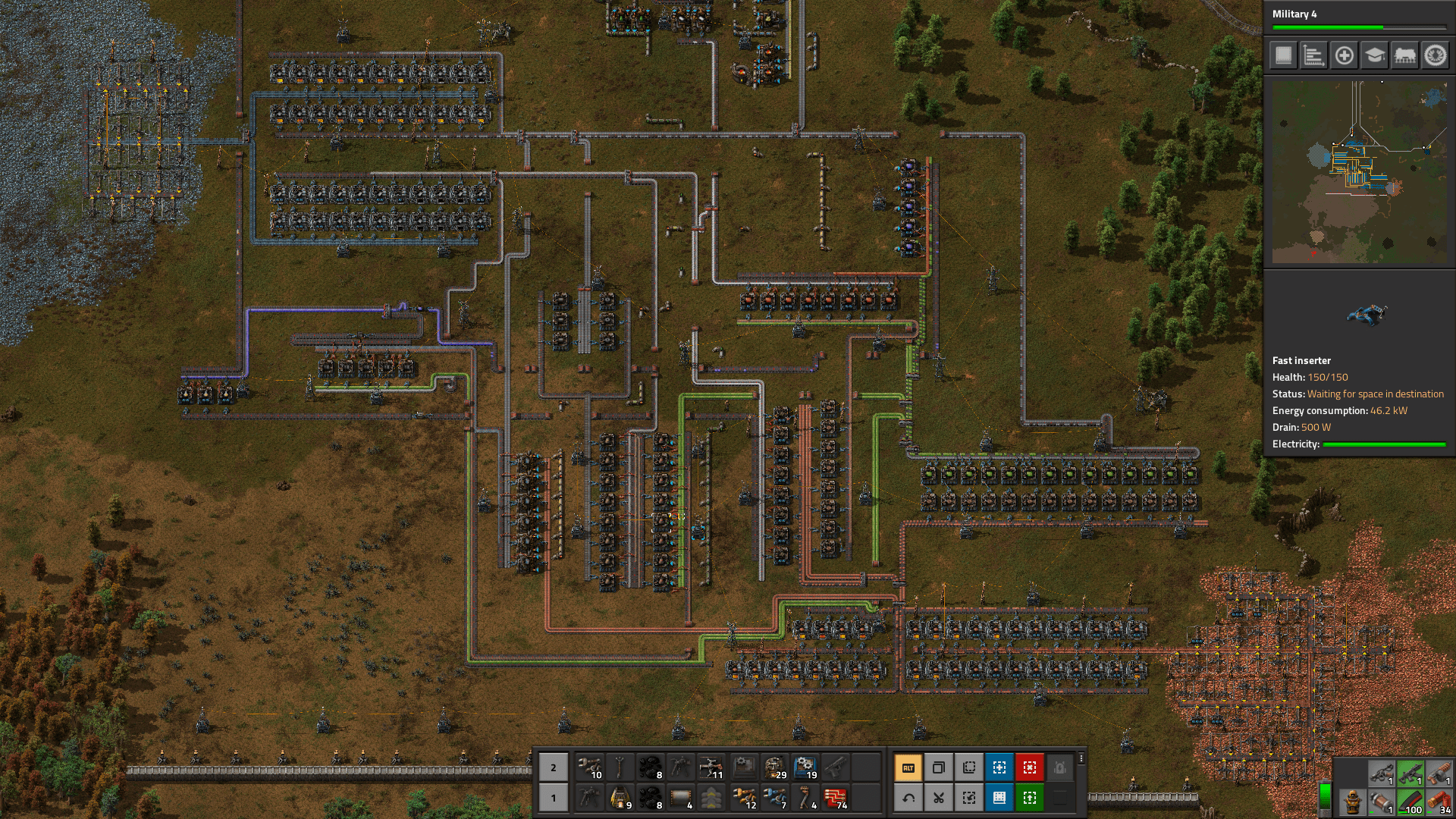Screen dimensions: 1456x819
Task: Open the blueprint library icon in the top bar
Action: (x=1285, y=56)
